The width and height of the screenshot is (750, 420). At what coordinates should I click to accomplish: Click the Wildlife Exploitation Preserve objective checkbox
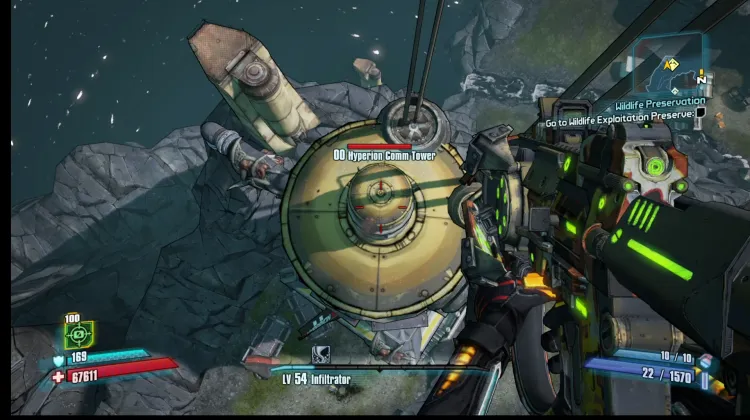tap(701, 114)
